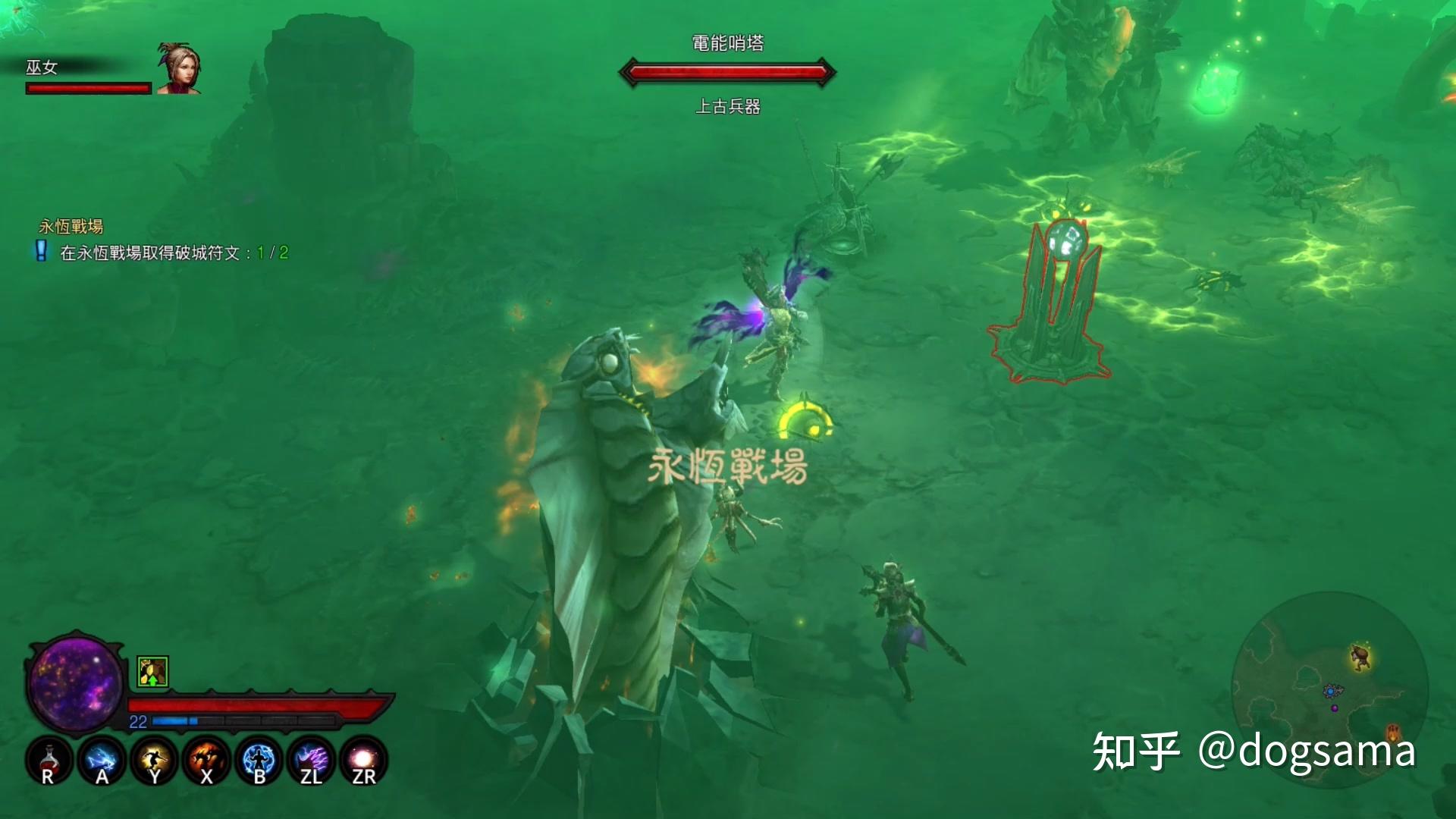
Task: Inspect the armor buff icon with green arrow
Action: pyautogui.click(x=152, y=672)
